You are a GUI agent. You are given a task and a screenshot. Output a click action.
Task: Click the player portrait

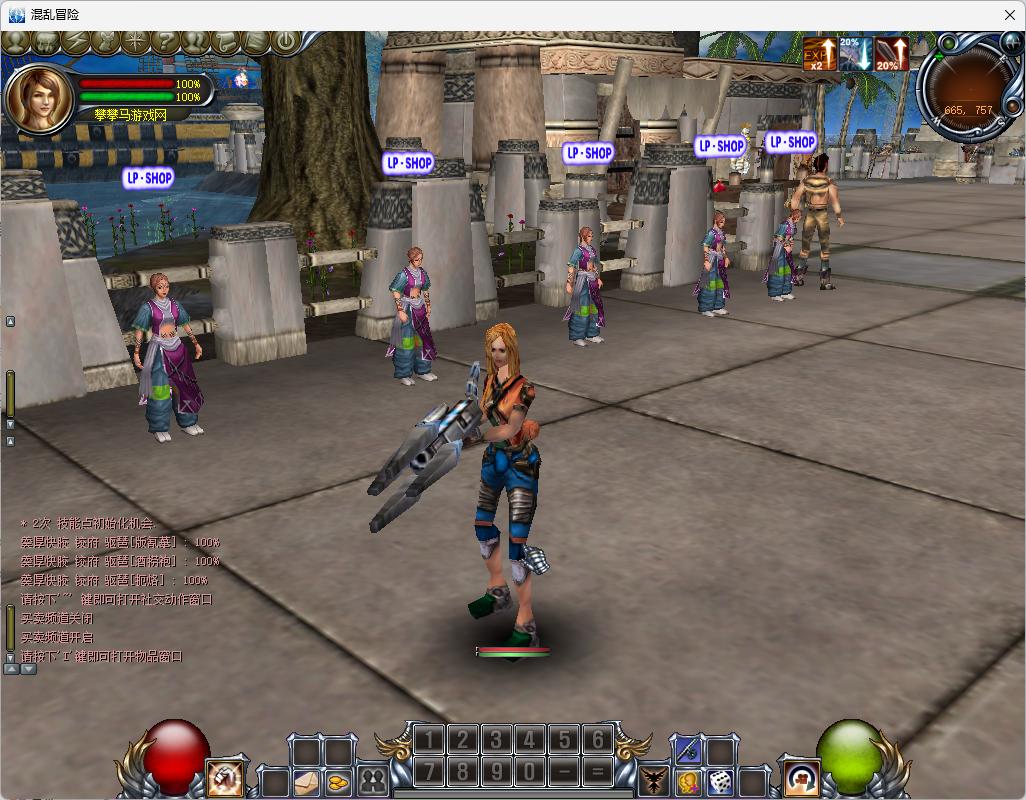pyautogui.click(x=38, y=98)
